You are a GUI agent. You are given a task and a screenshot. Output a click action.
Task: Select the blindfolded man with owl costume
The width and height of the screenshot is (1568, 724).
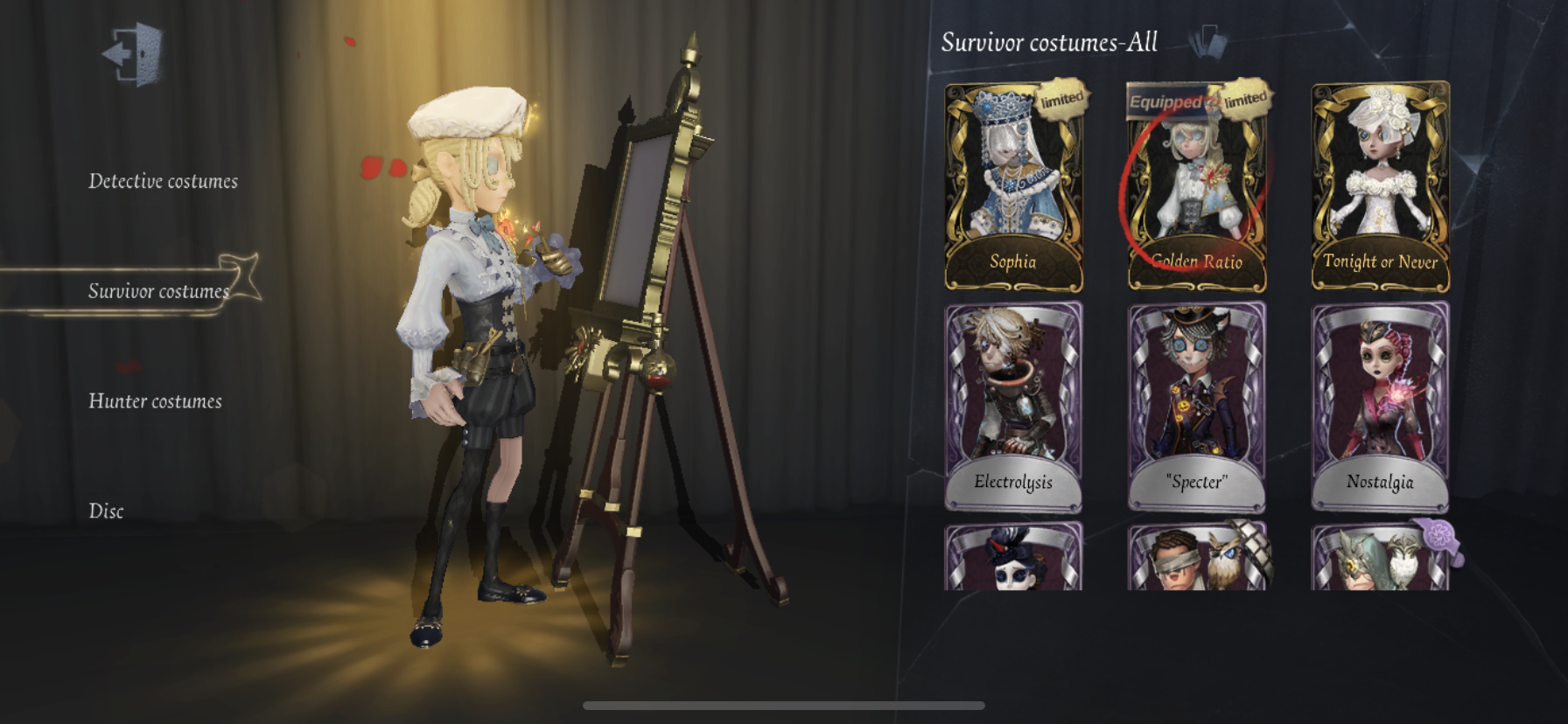tap(1196, 557)
